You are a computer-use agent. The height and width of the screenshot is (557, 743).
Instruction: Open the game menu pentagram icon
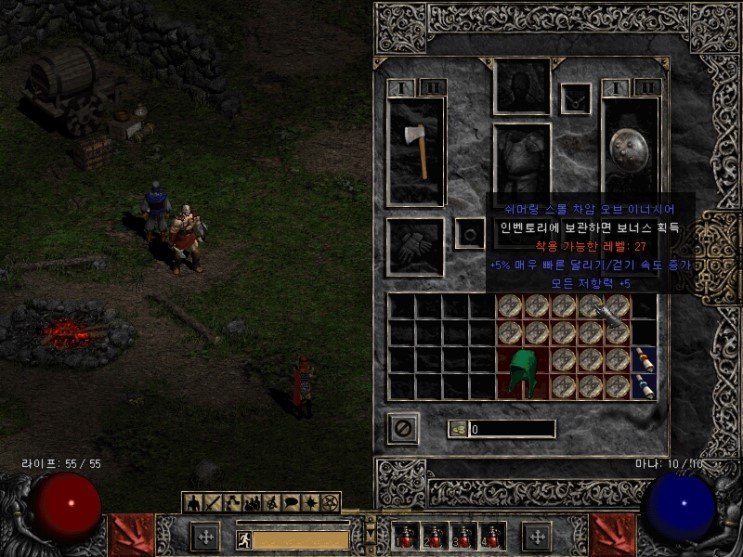[x=331, y=501]
